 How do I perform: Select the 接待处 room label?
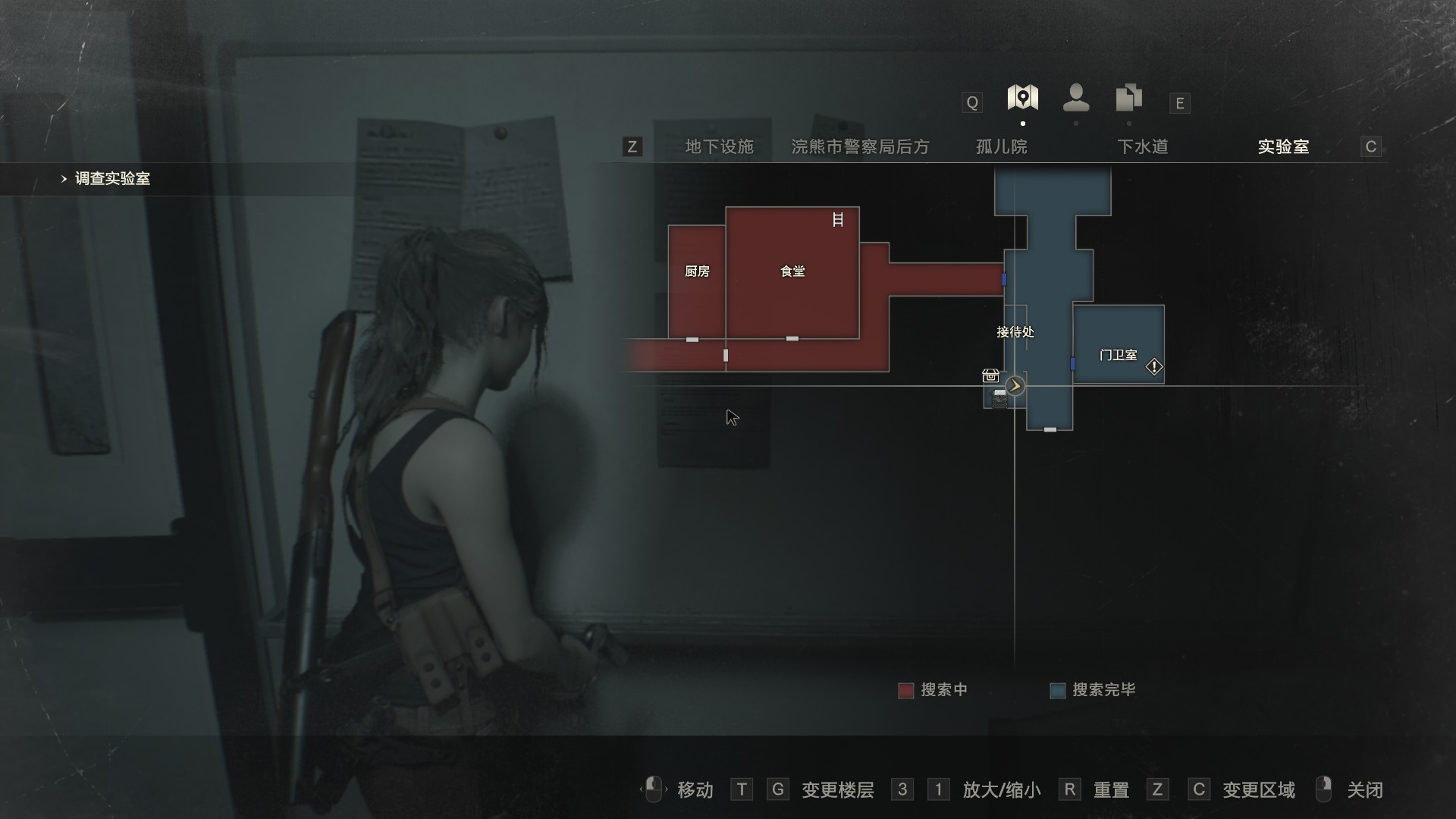(x=1015, y=331)
